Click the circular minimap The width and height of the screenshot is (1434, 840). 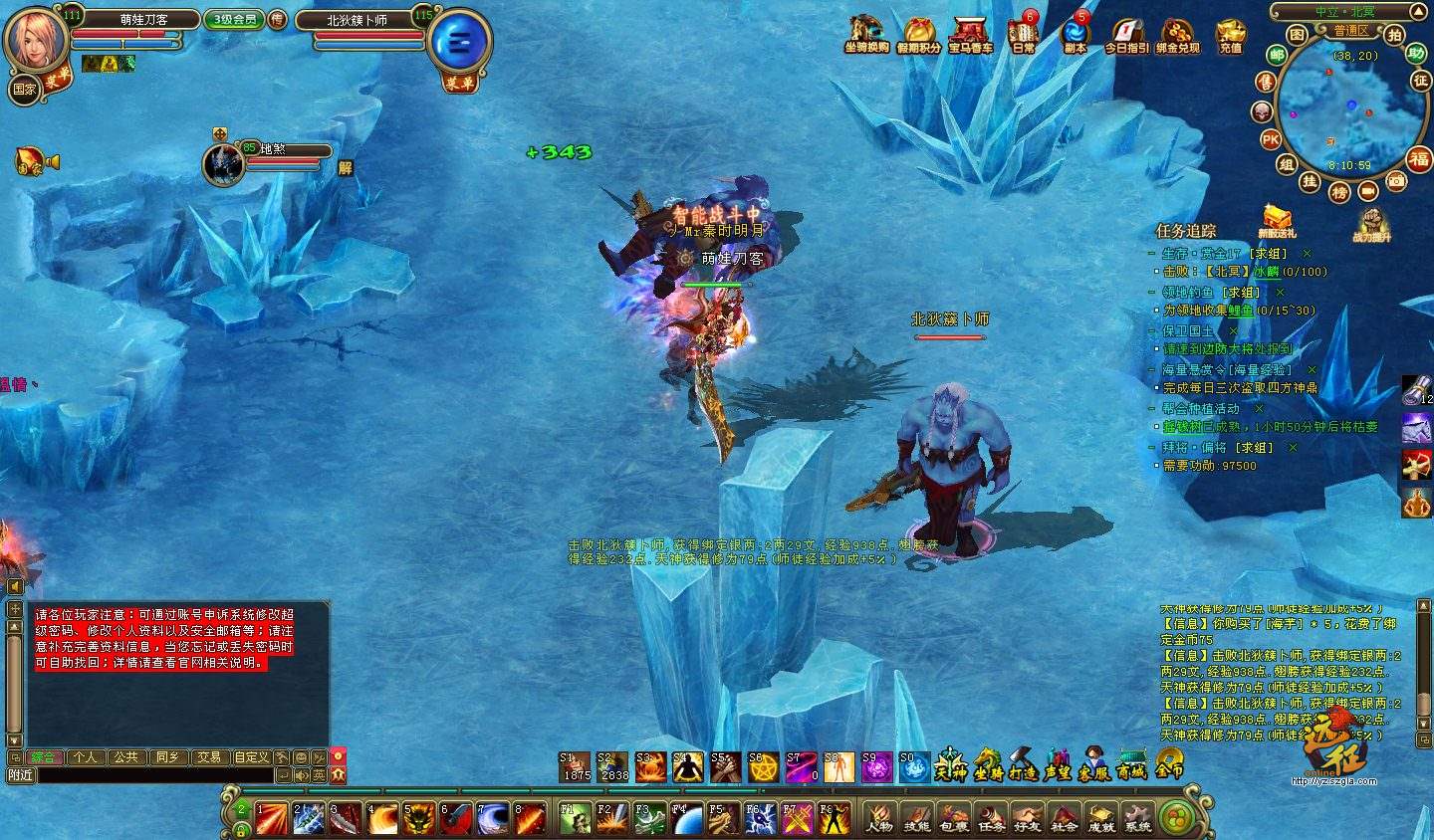tap(1339, 109)
